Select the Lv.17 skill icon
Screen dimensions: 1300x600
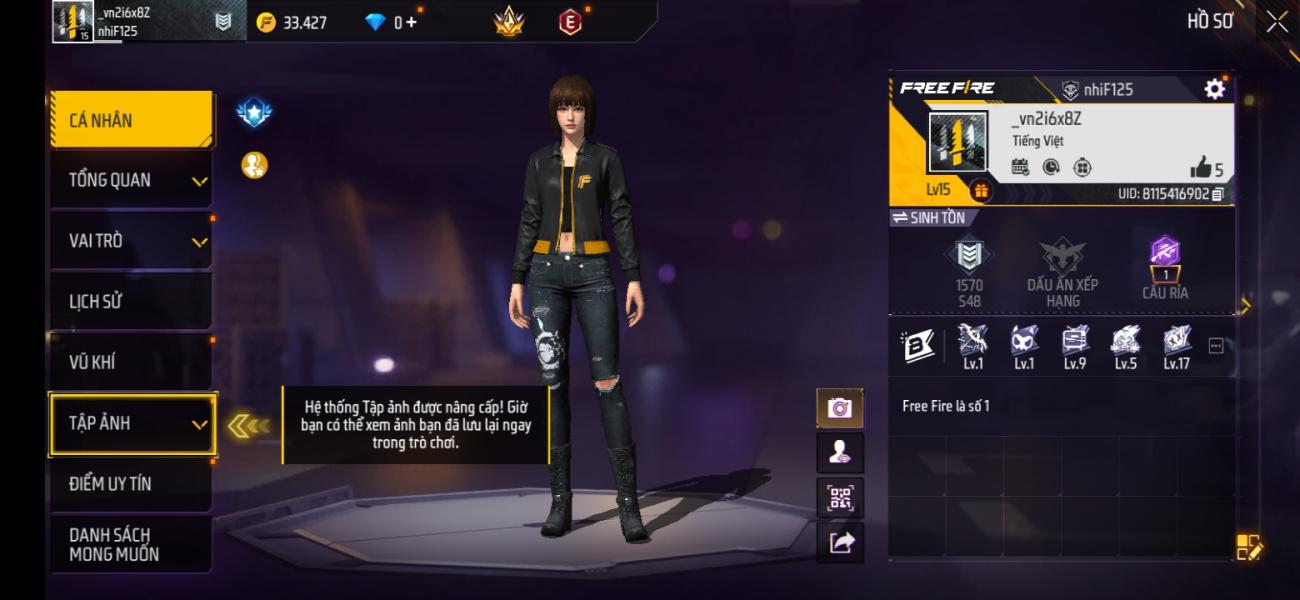(x=1176, y=345)
